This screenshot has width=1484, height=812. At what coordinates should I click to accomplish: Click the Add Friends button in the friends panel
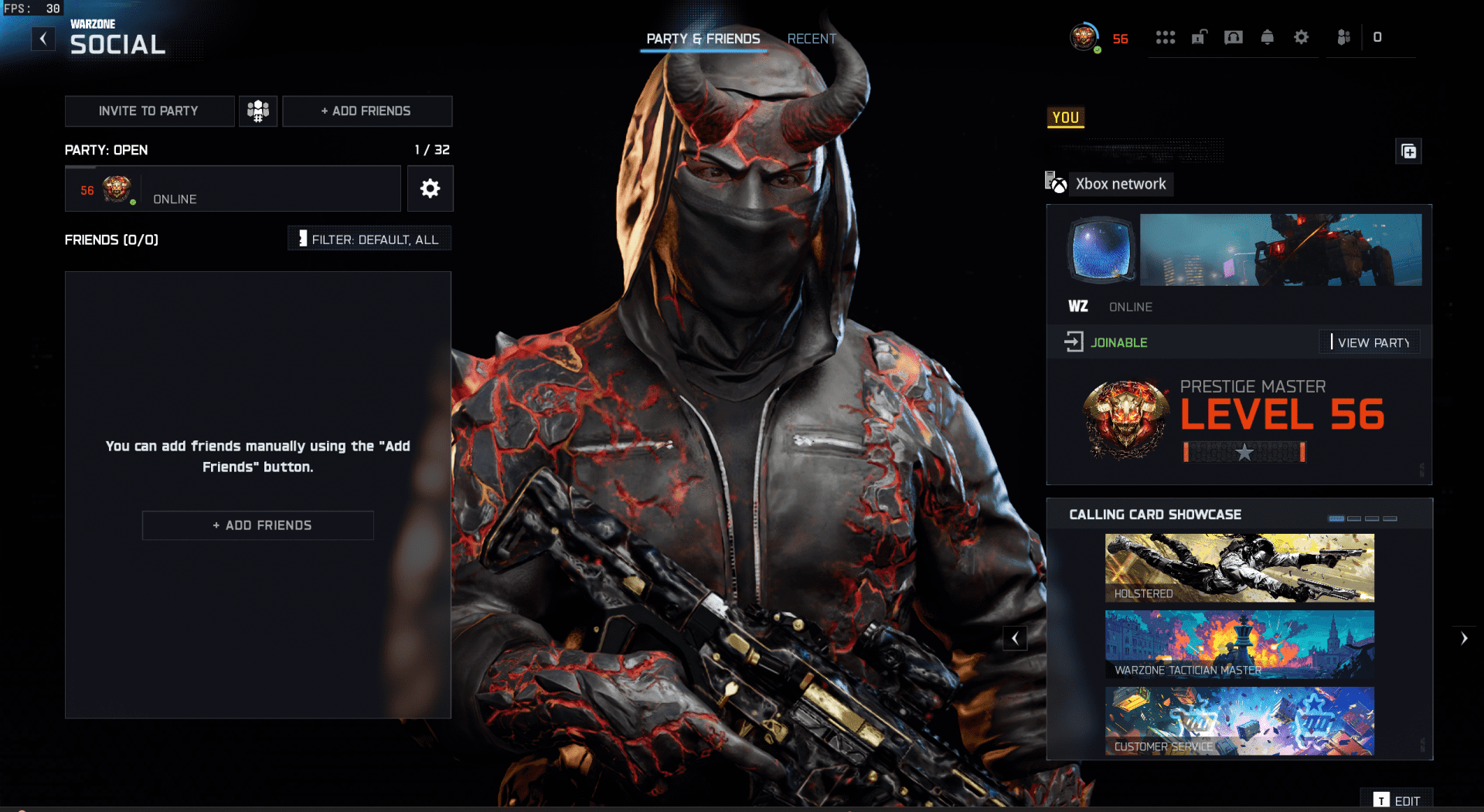pos(257,525)
